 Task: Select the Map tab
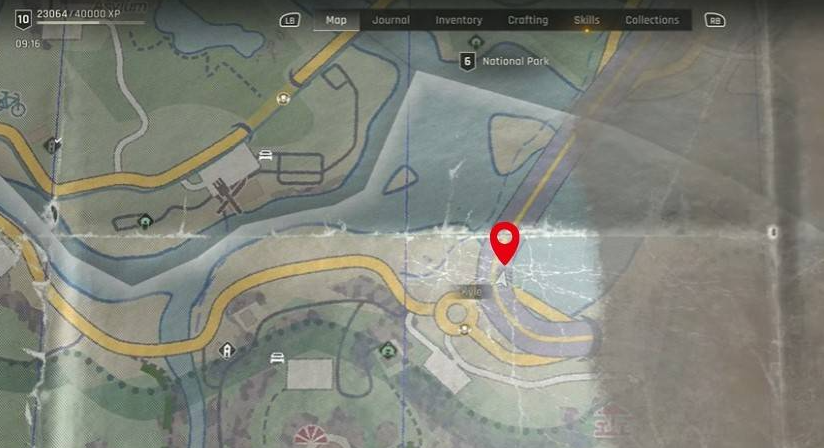tap(336, 20)
